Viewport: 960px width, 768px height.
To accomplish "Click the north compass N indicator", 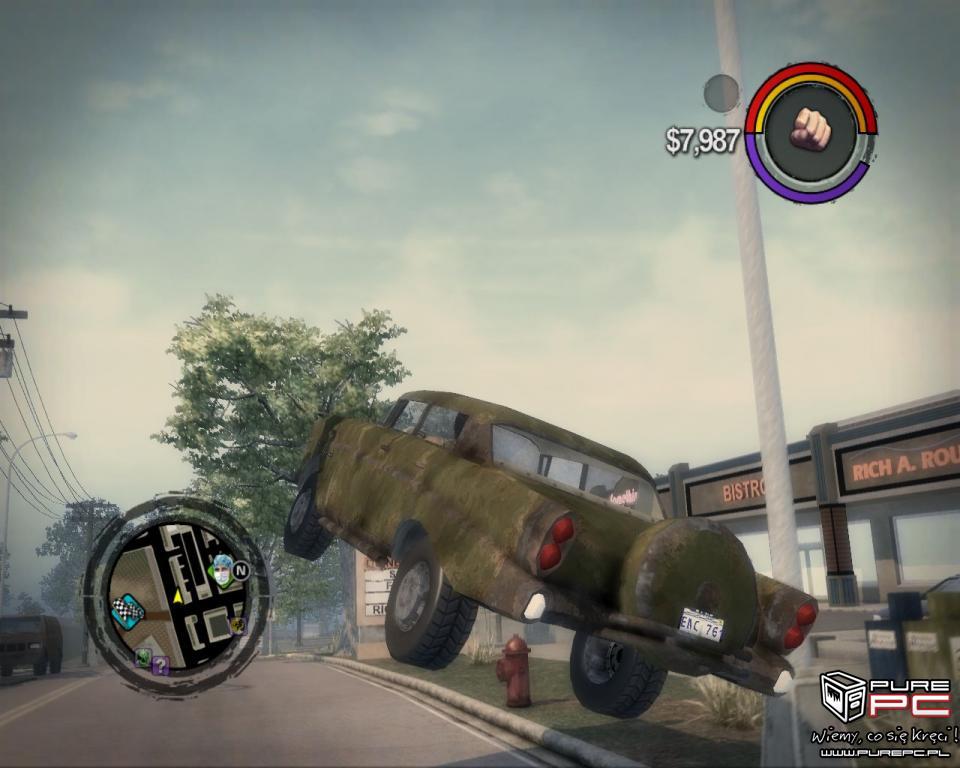I will click(x=241, y=571).
